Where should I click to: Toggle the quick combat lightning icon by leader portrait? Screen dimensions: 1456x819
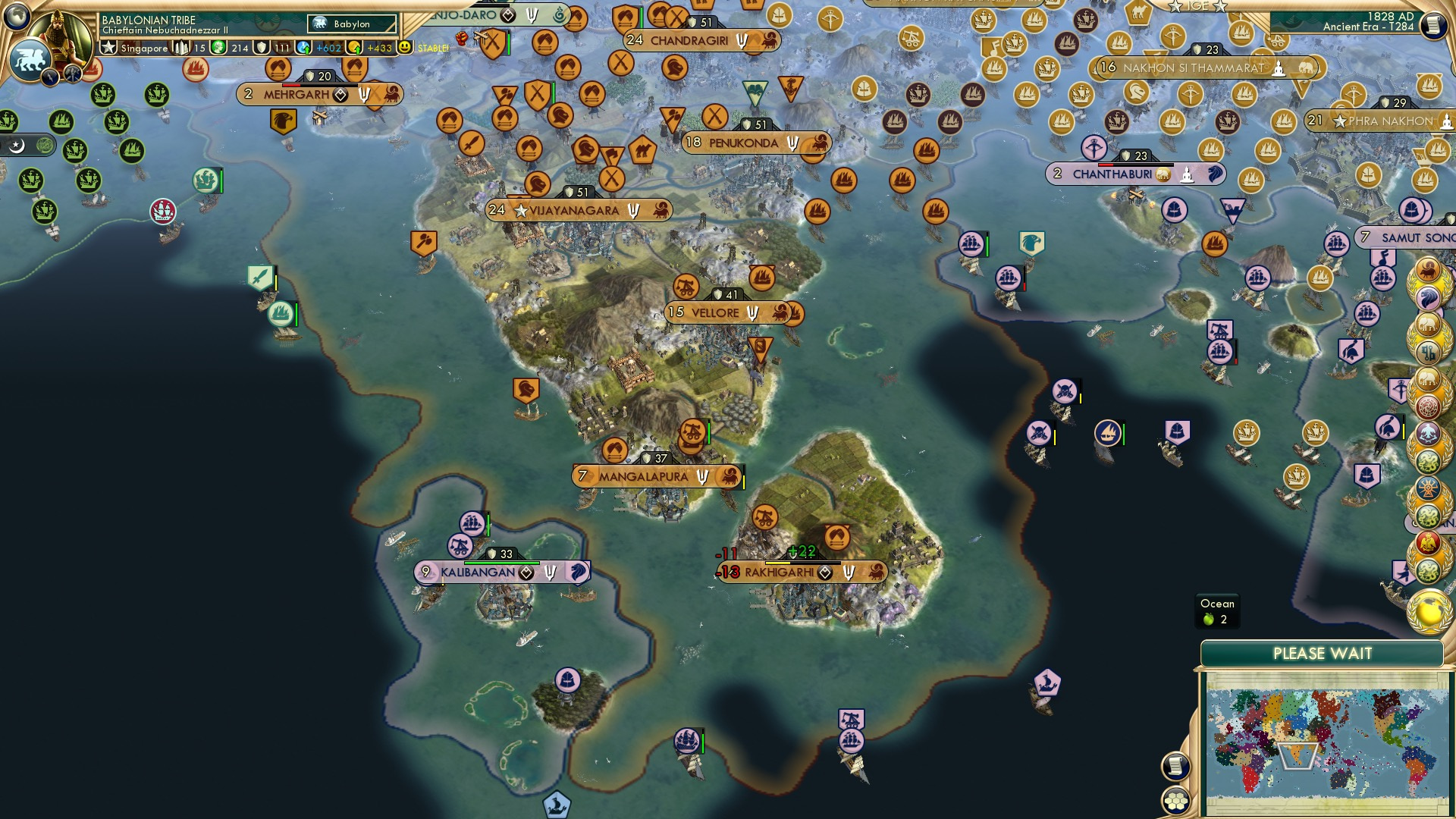coord(50,76)
